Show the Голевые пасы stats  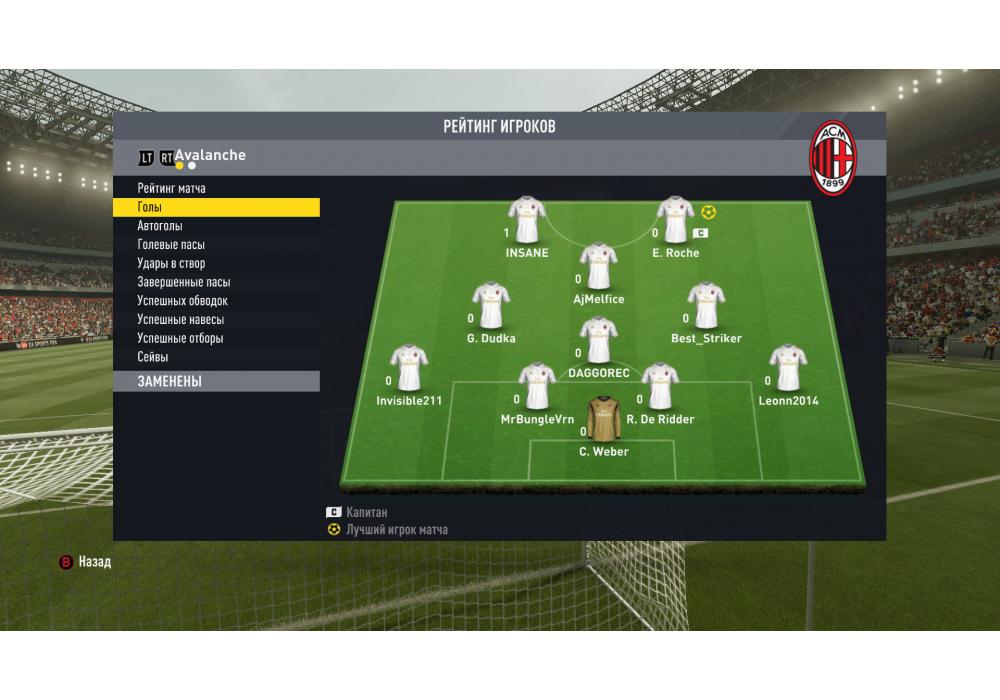pos(171,245)
